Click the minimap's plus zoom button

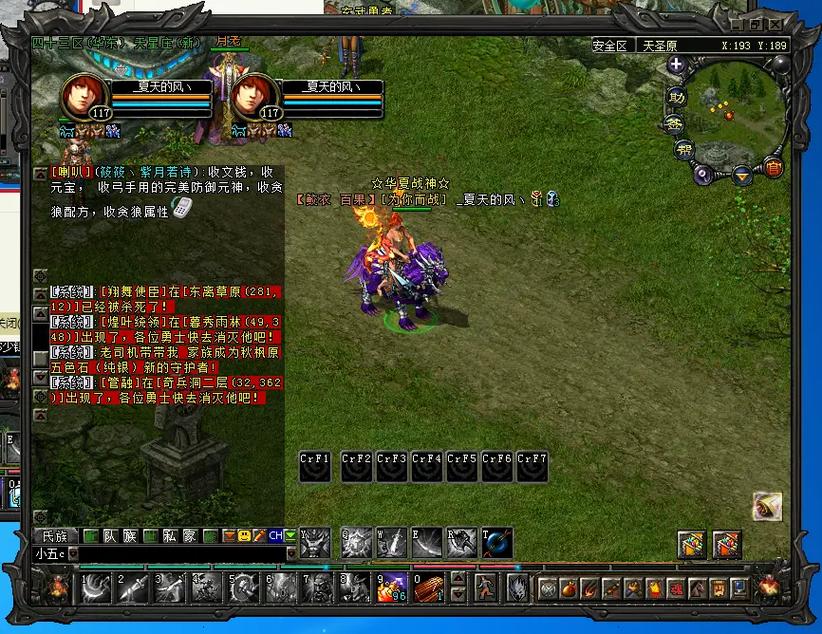point(676,65)
